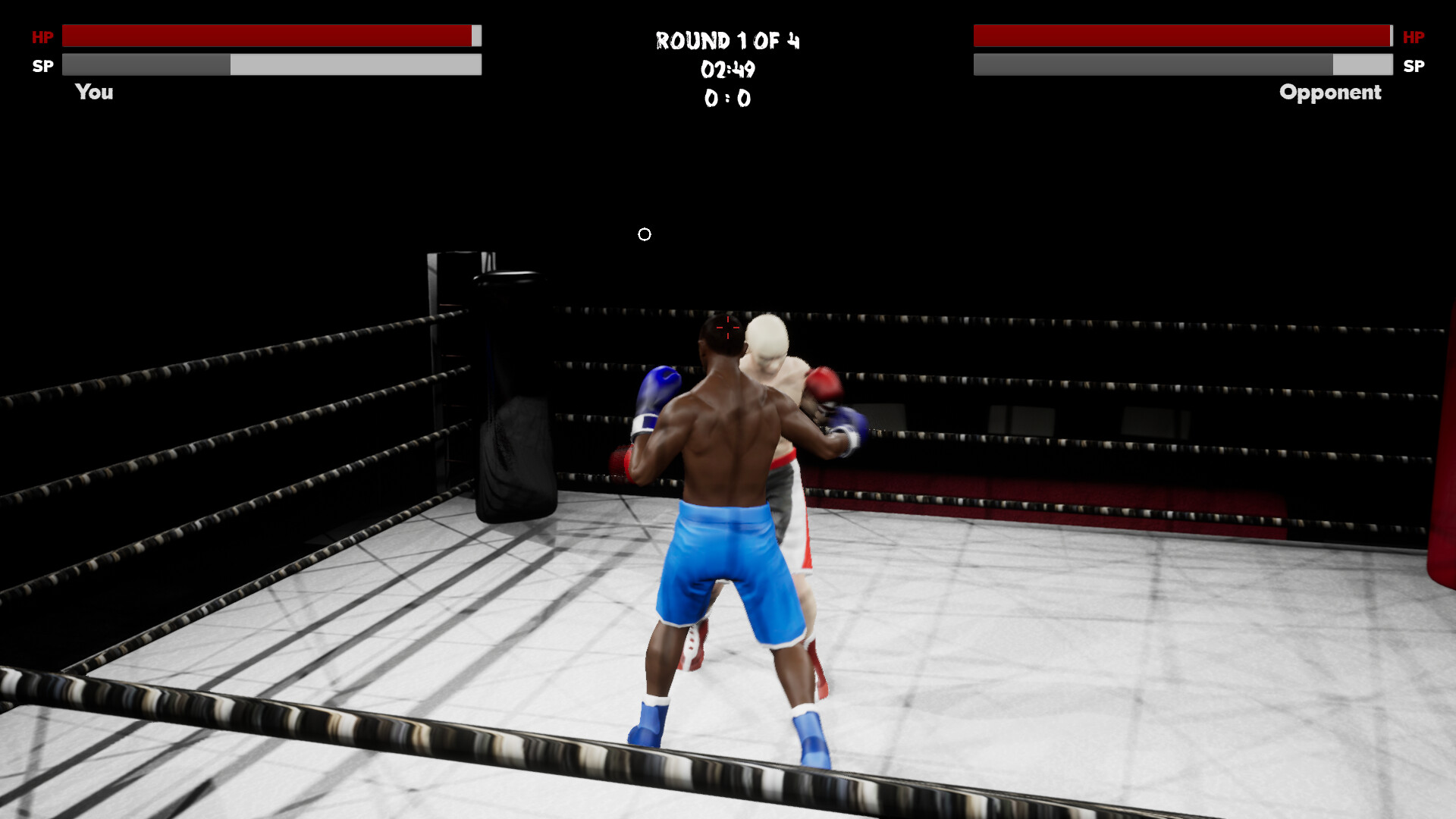Click the HP label on the Opponent side
Viewport: 1456px width, 819px height.
click(1413, 36)
